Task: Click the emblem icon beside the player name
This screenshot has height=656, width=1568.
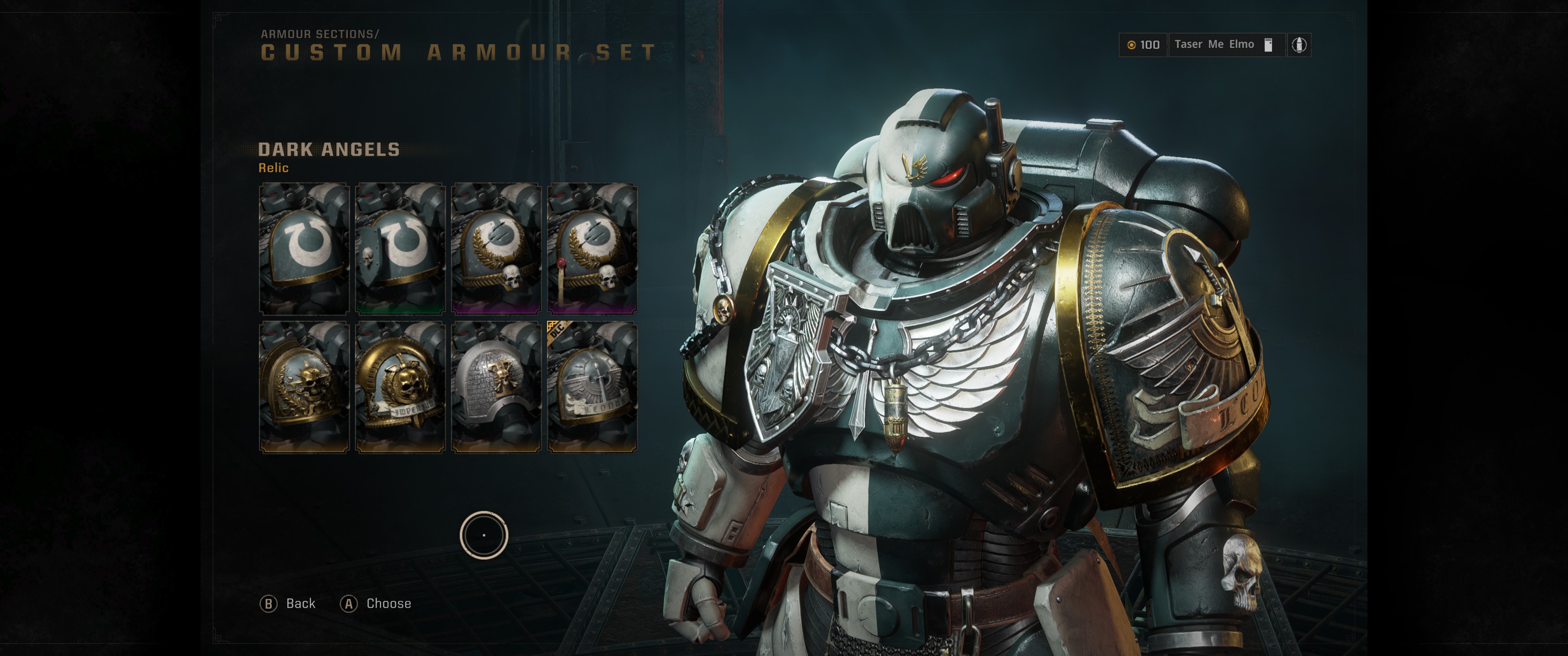Action: (x=1299, y=45)
